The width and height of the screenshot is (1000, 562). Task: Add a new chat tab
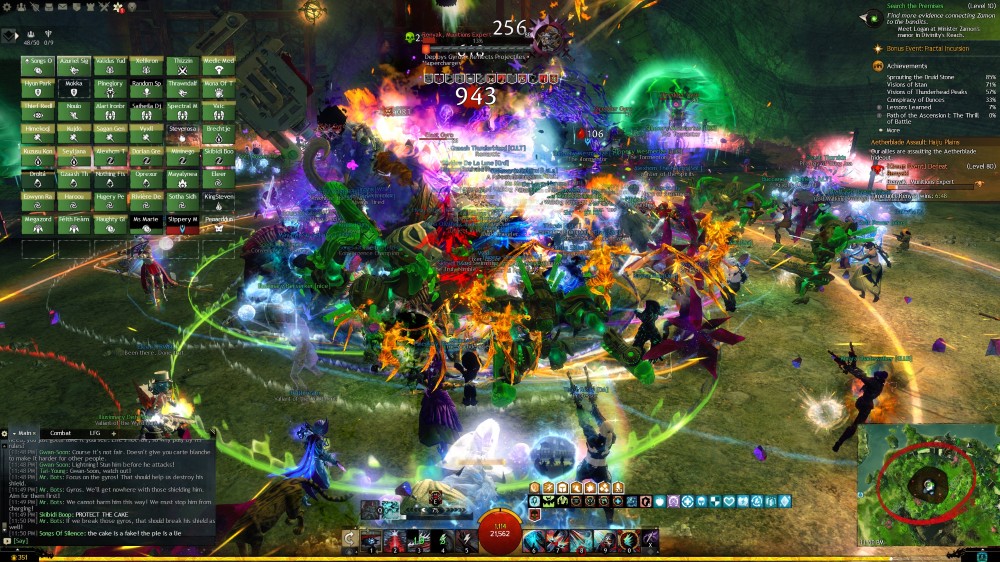pos(114,433)
